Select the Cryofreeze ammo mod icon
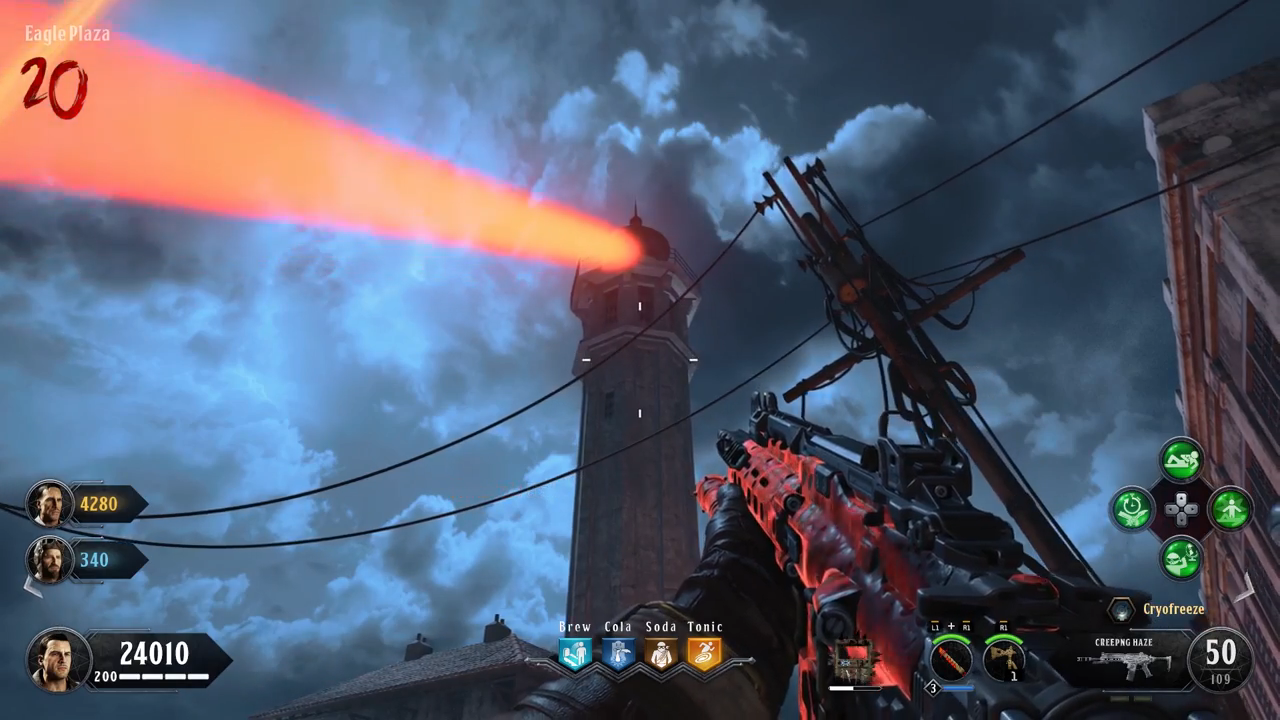Viewport: 1280px width, 720px height. pos(1123,608)
